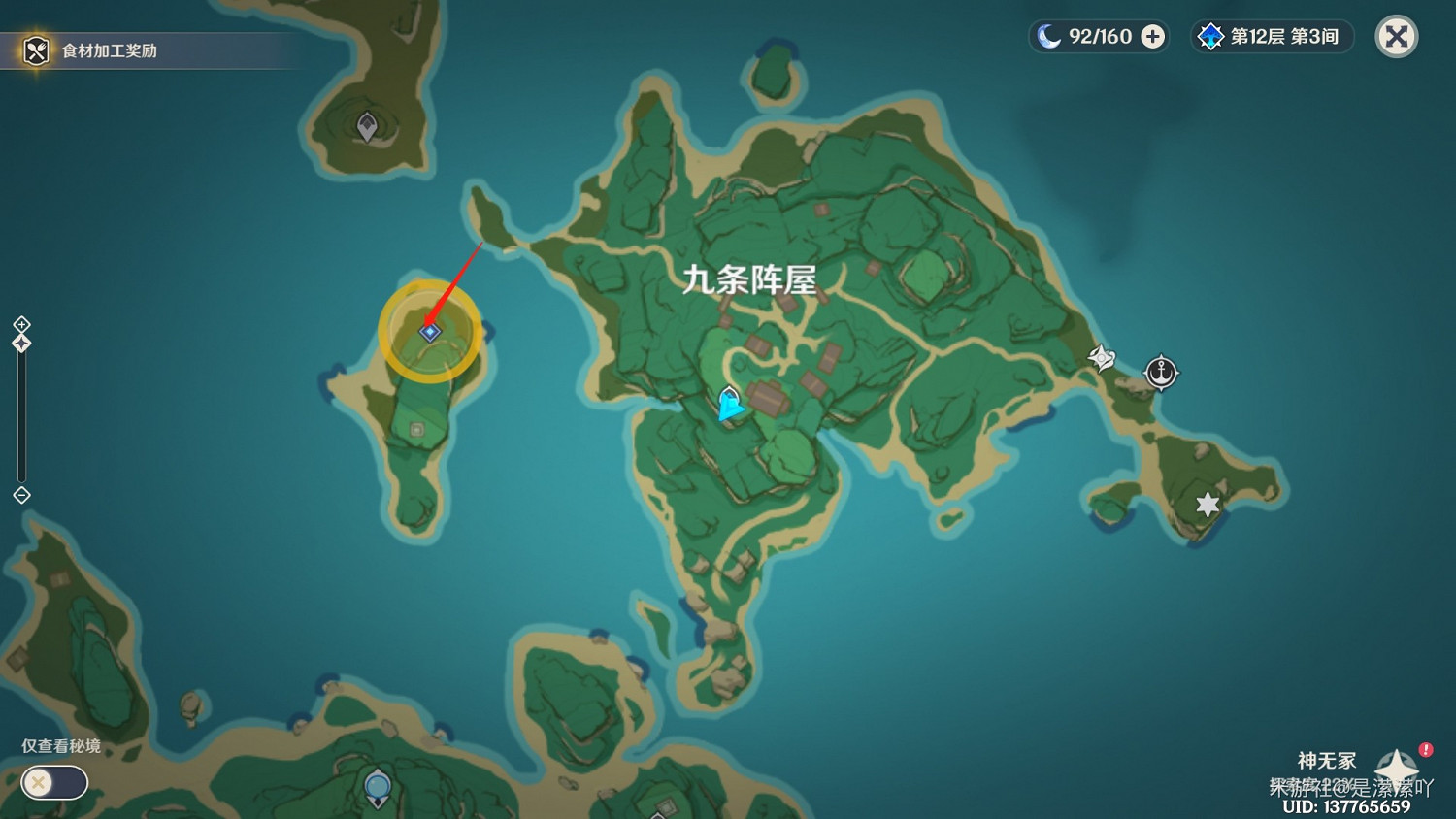The image size is (1456, 819).
Task: Select the white Seelie-style marker near the anchor
Action: [1102, 358]
